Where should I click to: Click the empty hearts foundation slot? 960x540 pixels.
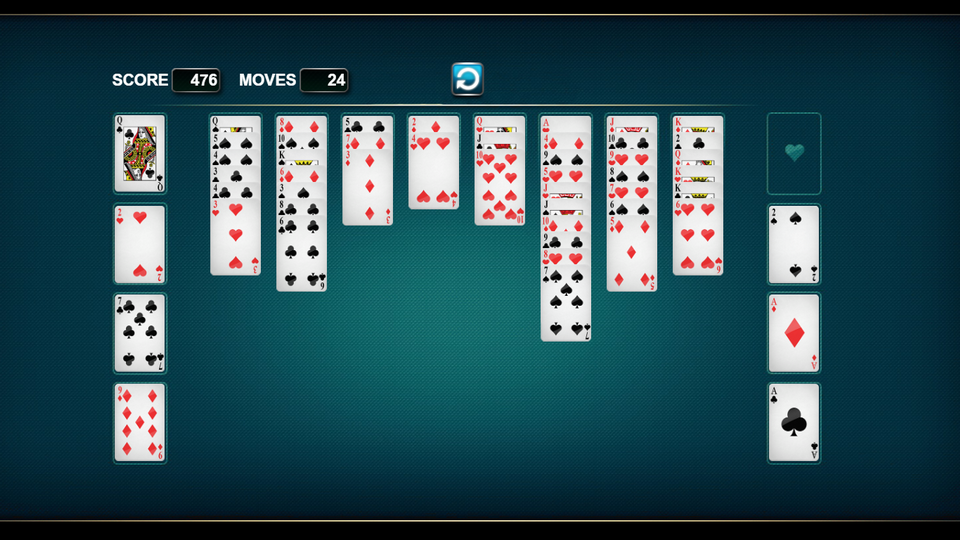(x=794, y=153)
